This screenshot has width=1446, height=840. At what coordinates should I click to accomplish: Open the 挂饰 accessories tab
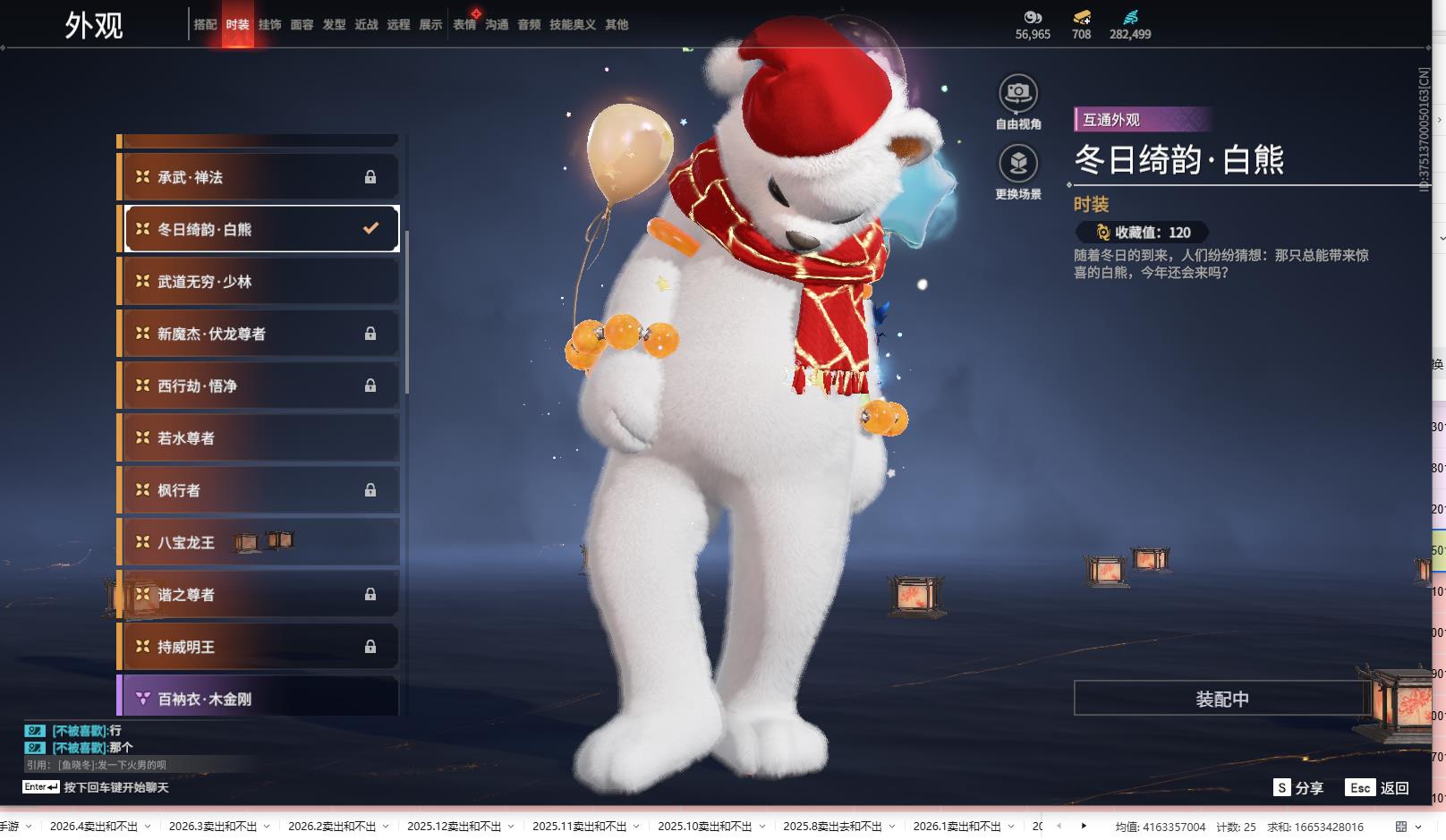pos(269,25)
